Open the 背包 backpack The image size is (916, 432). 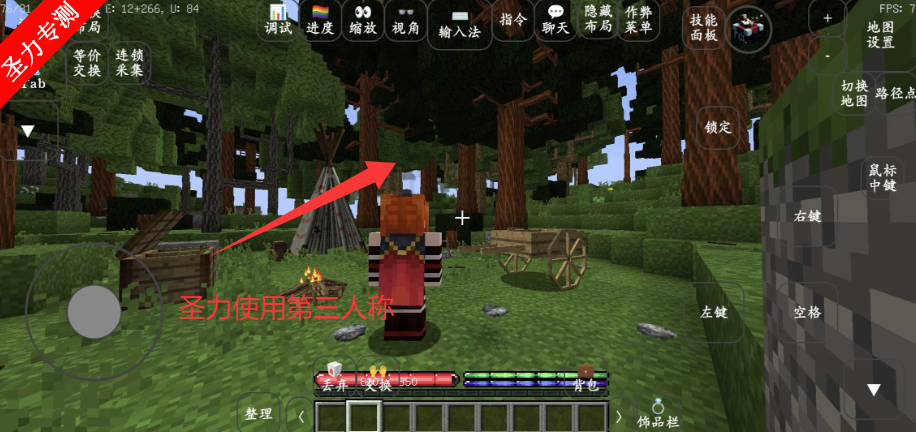point(585,379)
